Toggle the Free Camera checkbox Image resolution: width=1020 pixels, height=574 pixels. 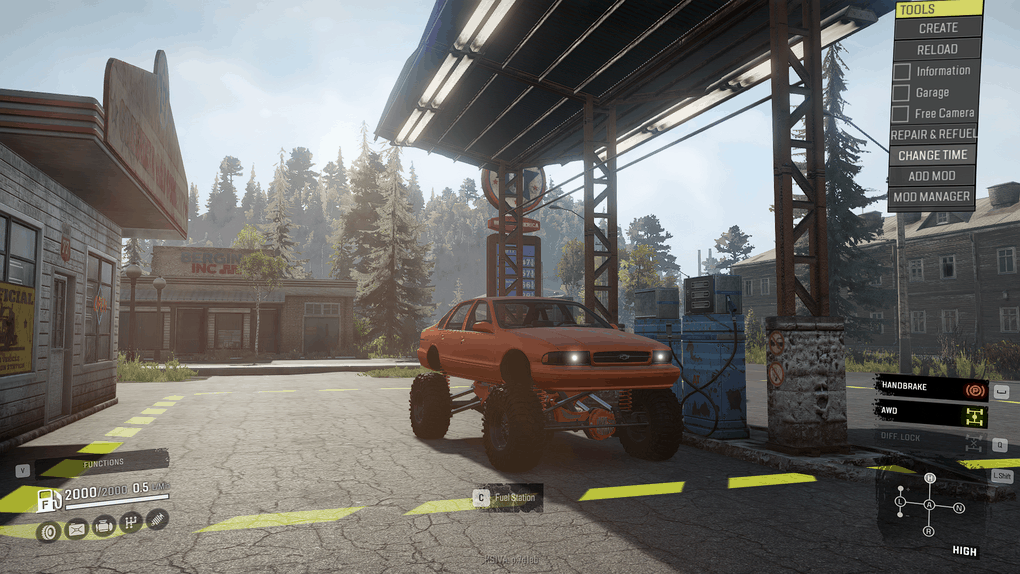[902, 113]
